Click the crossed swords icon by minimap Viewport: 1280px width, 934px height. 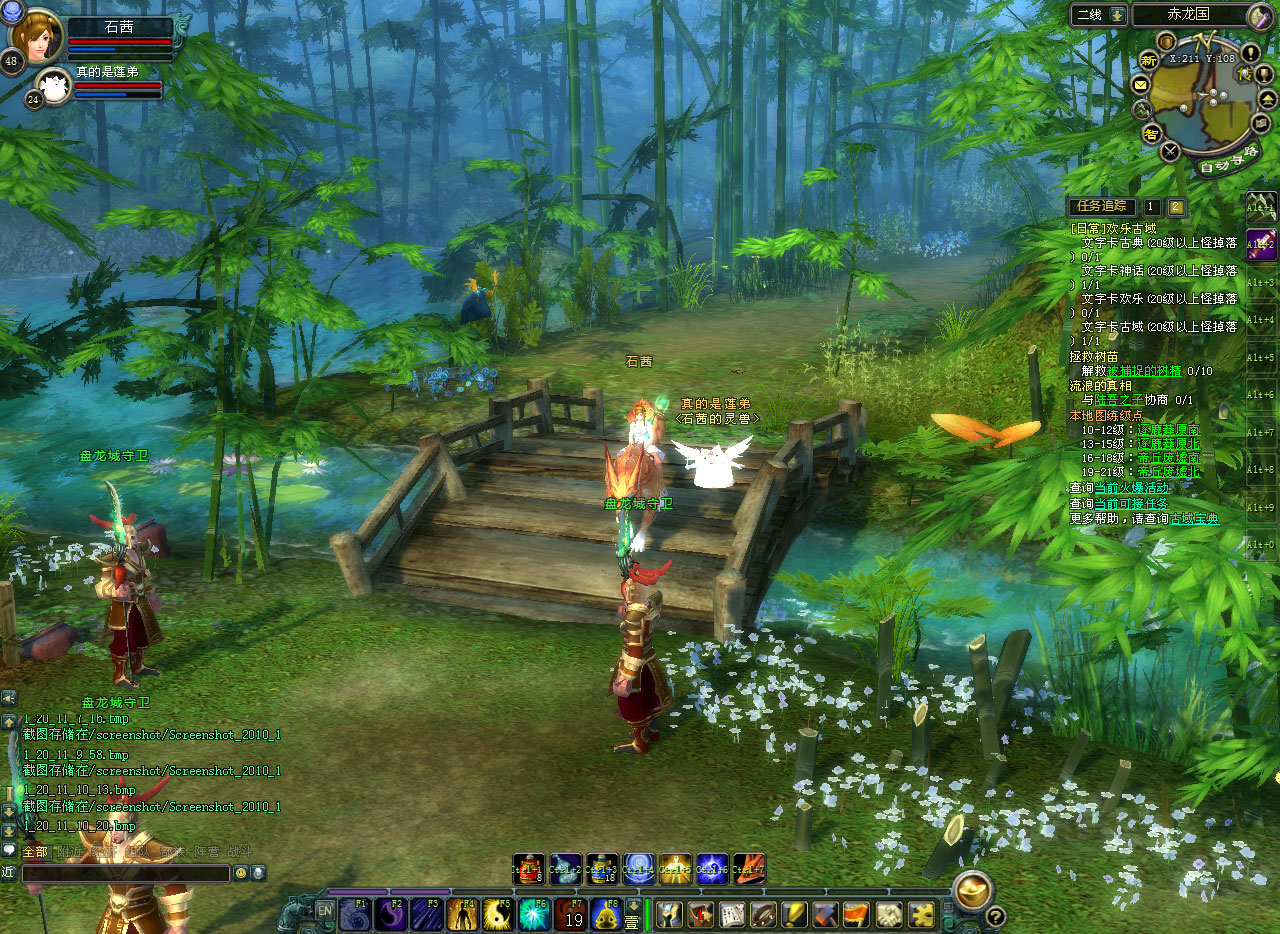[x=1170, y=152]
